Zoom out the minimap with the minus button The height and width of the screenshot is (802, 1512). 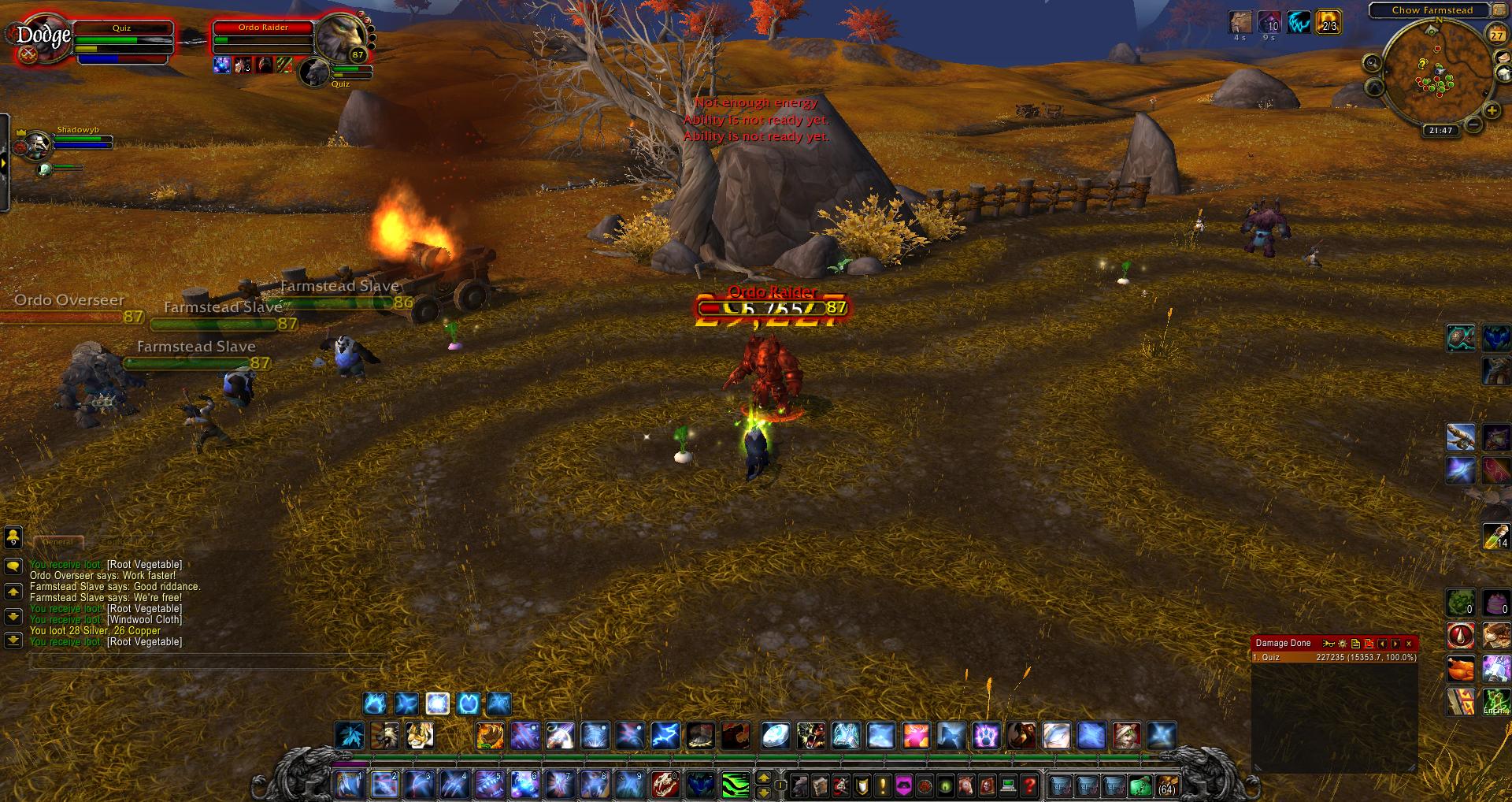pyautogui.click(x=1473, y=124)
